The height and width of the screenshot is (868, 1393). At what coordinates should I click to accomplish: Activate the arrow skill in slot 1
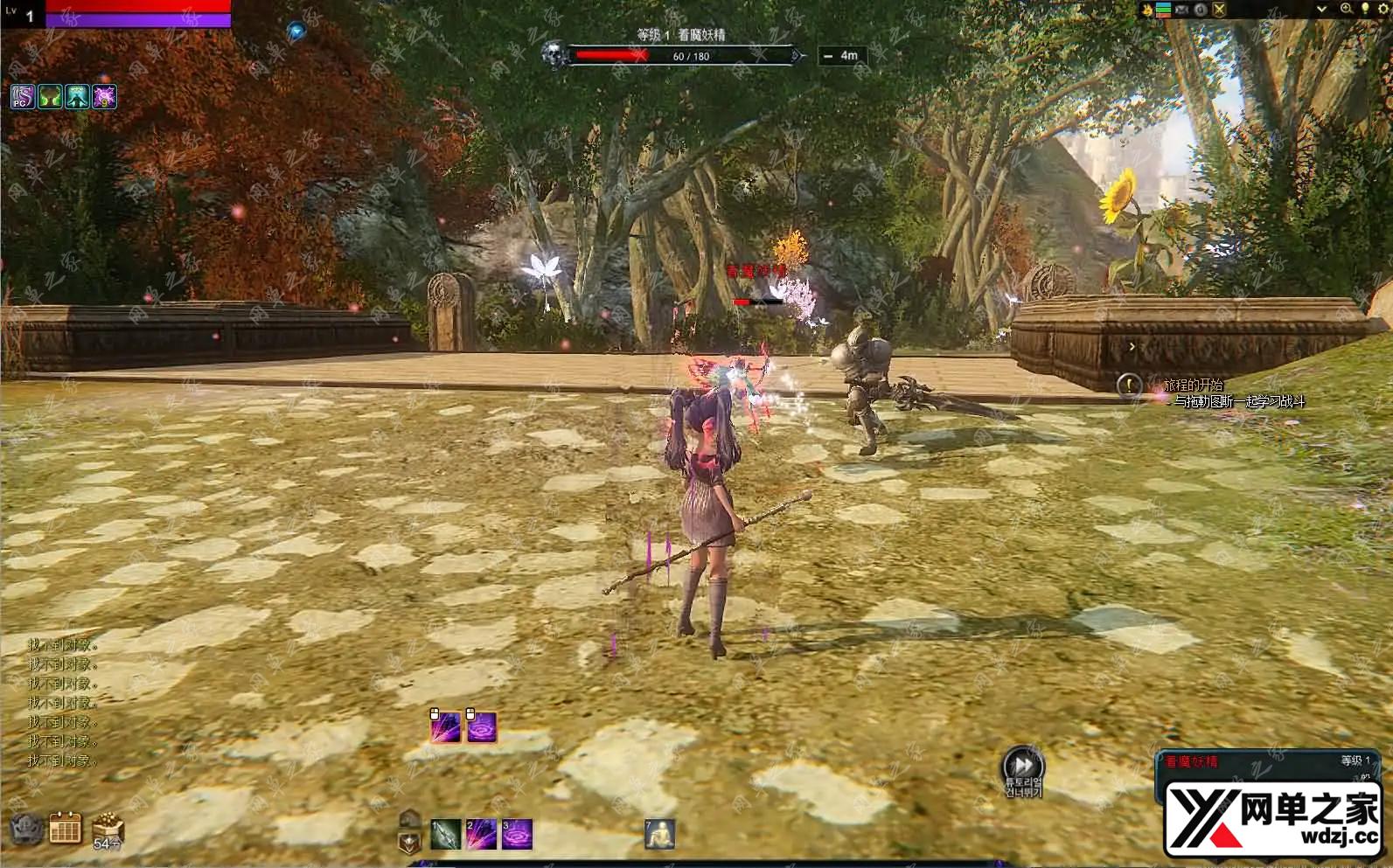446,835
